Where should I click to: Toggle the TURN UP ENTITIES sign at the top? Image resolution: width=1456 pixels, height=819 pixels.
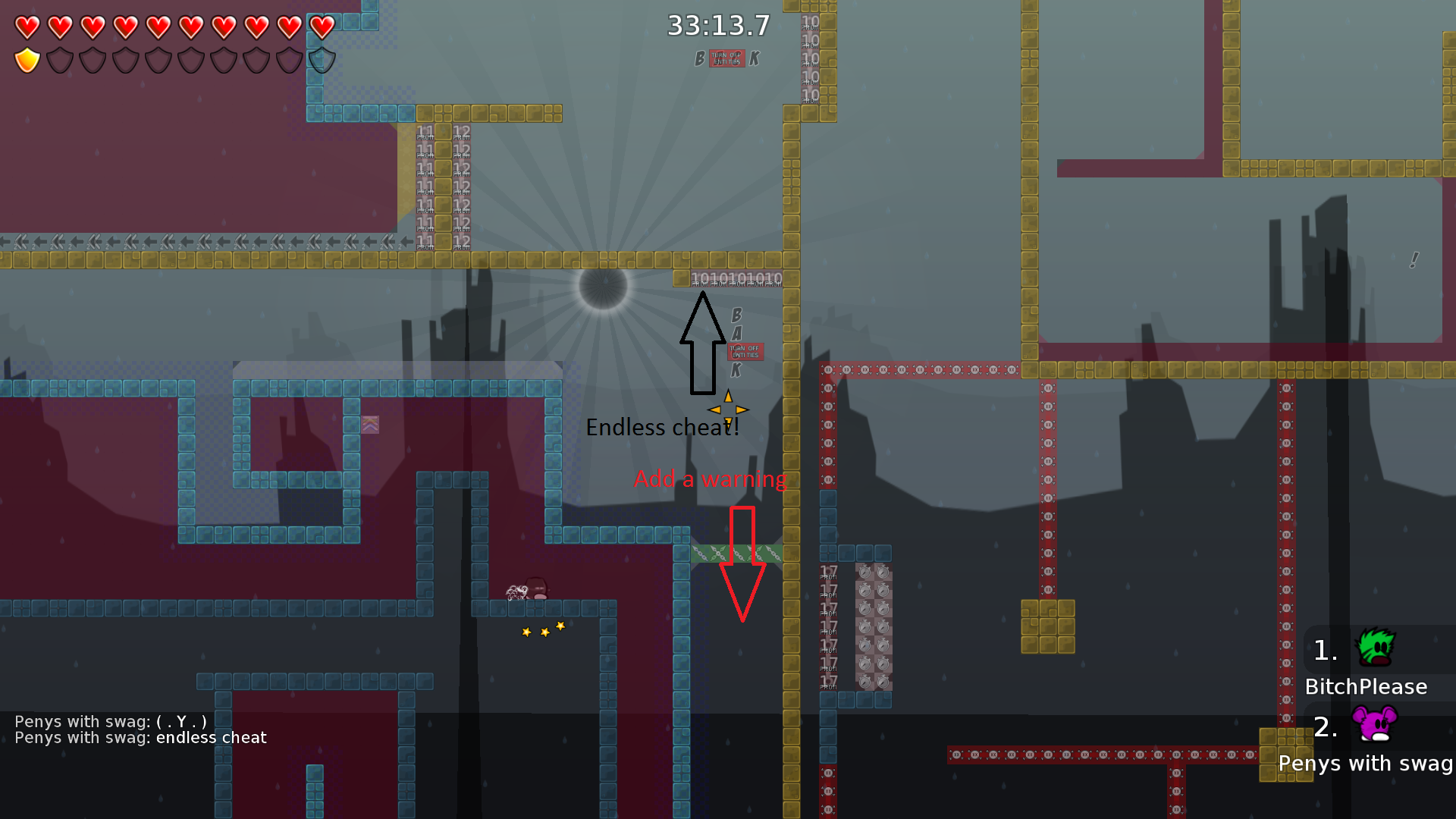click(726, 59)
